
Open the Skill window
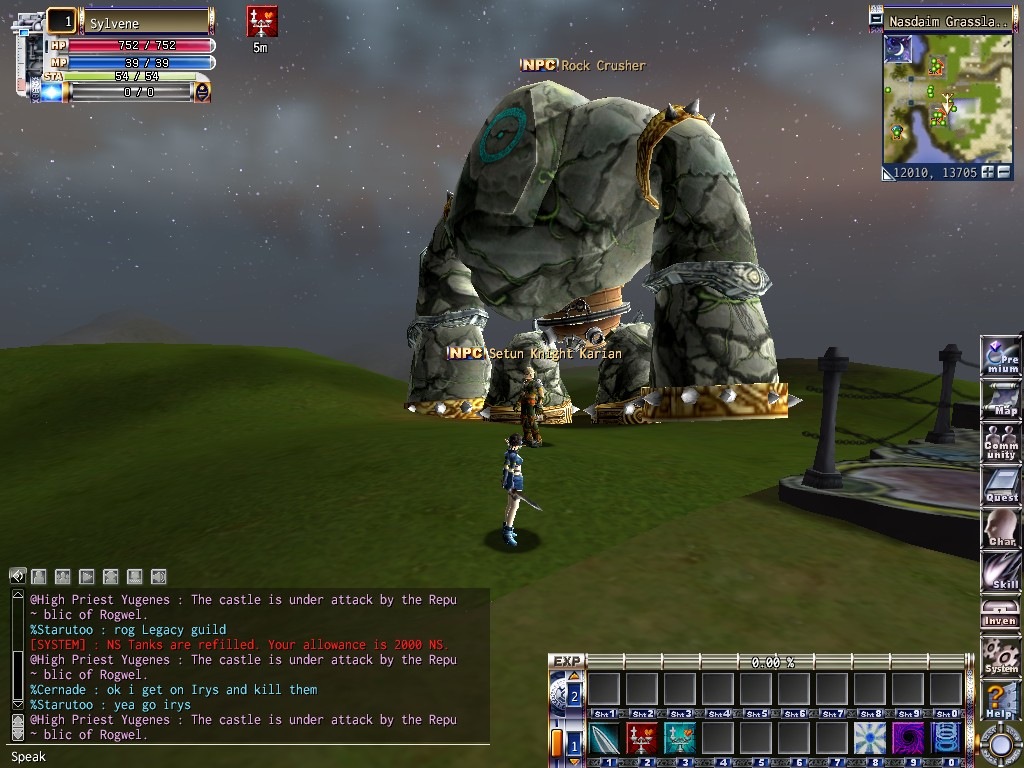click(1001, 572)
